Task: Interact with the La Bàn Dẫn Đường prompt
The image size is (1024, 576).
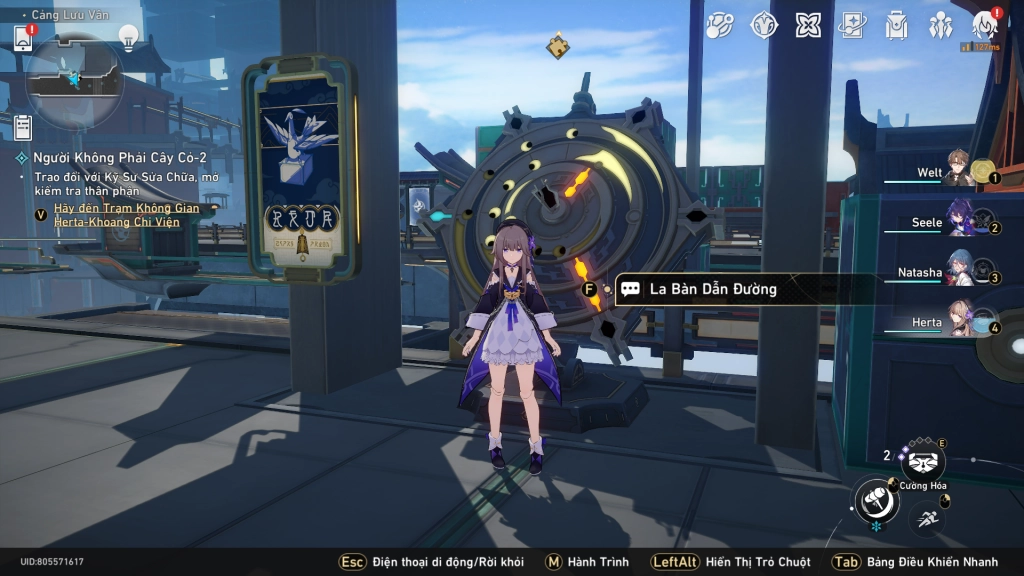Action: pos(712,289)
